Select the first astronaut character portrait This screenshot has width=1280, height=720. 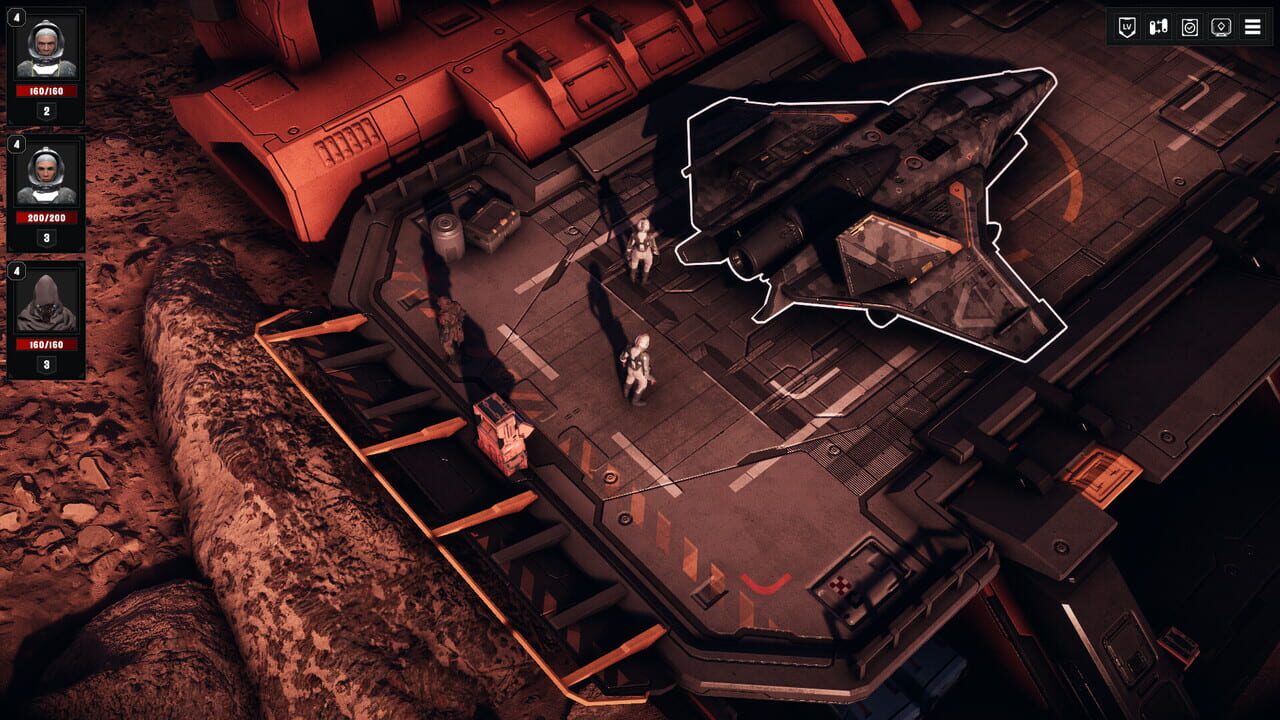pyautogui.click(x=47, y=48)
